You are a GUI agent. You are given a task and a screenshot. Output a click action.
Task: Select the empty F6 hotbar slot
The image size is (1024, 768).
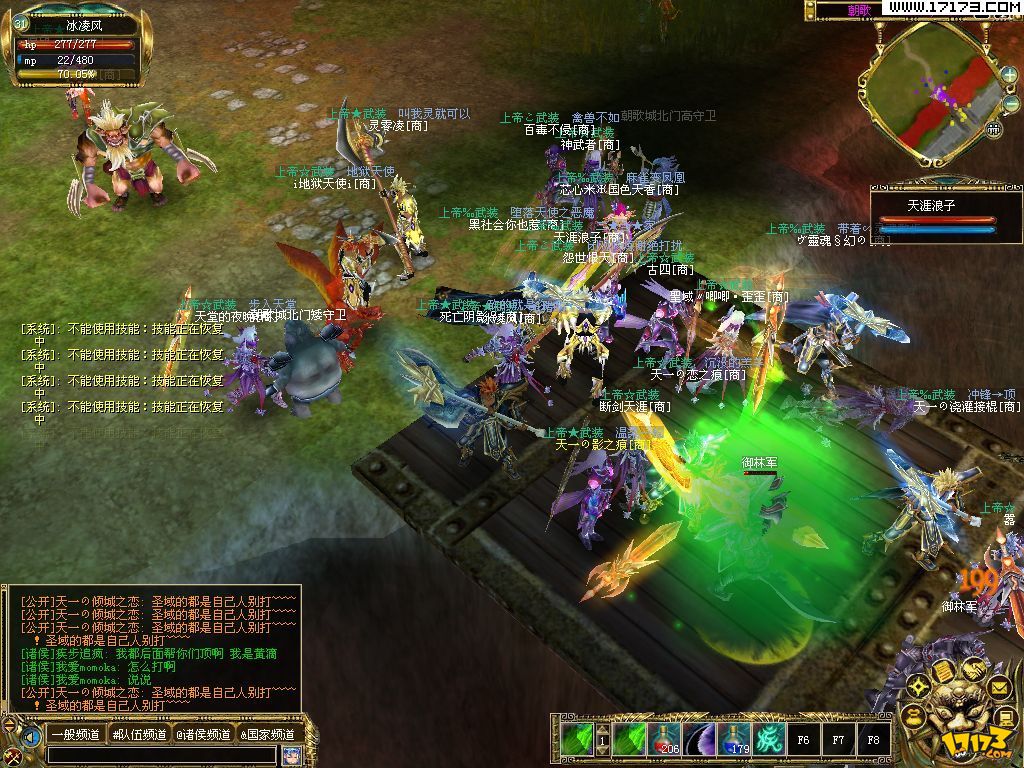pyautogui.click(x=803, y=740)
